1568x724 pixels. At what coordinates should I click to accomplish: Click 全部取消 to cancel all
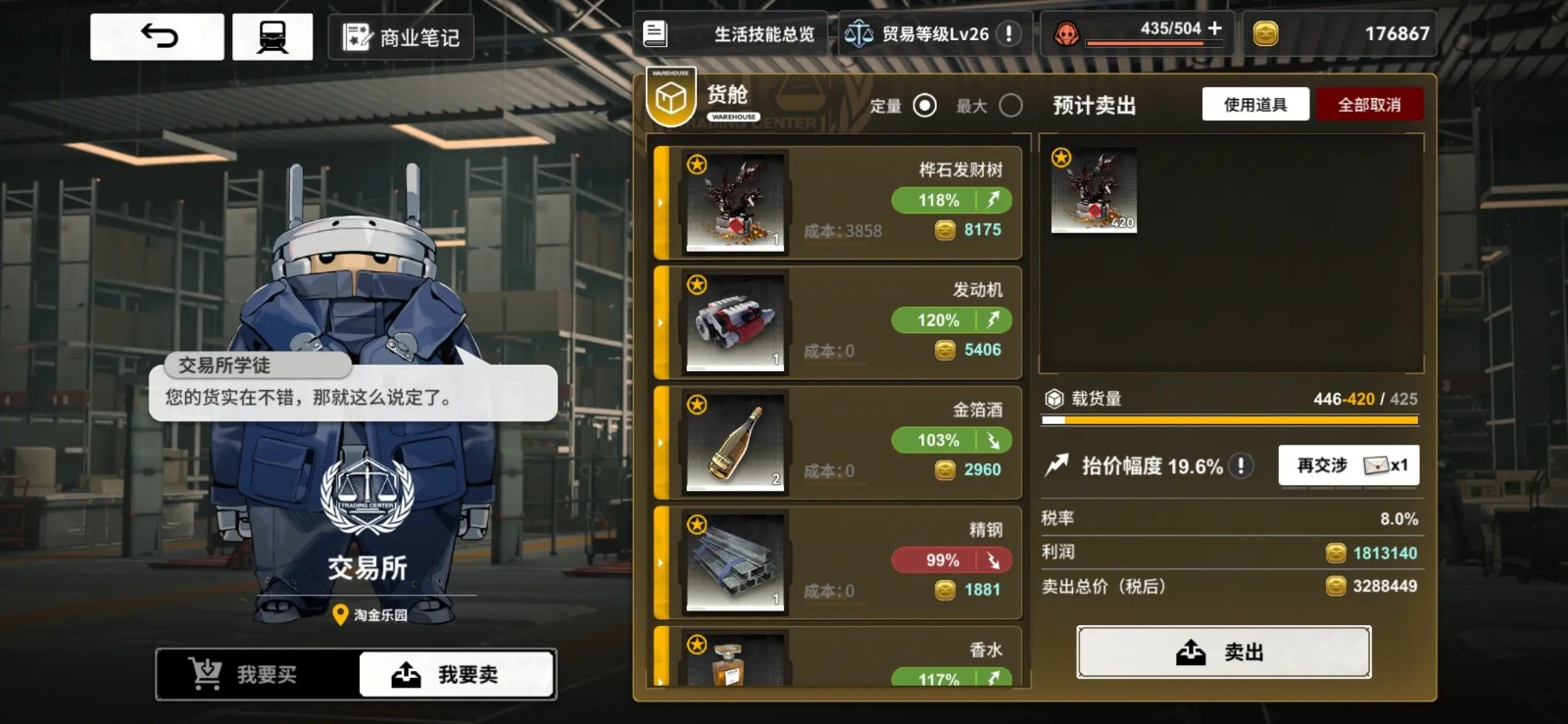1371,104
